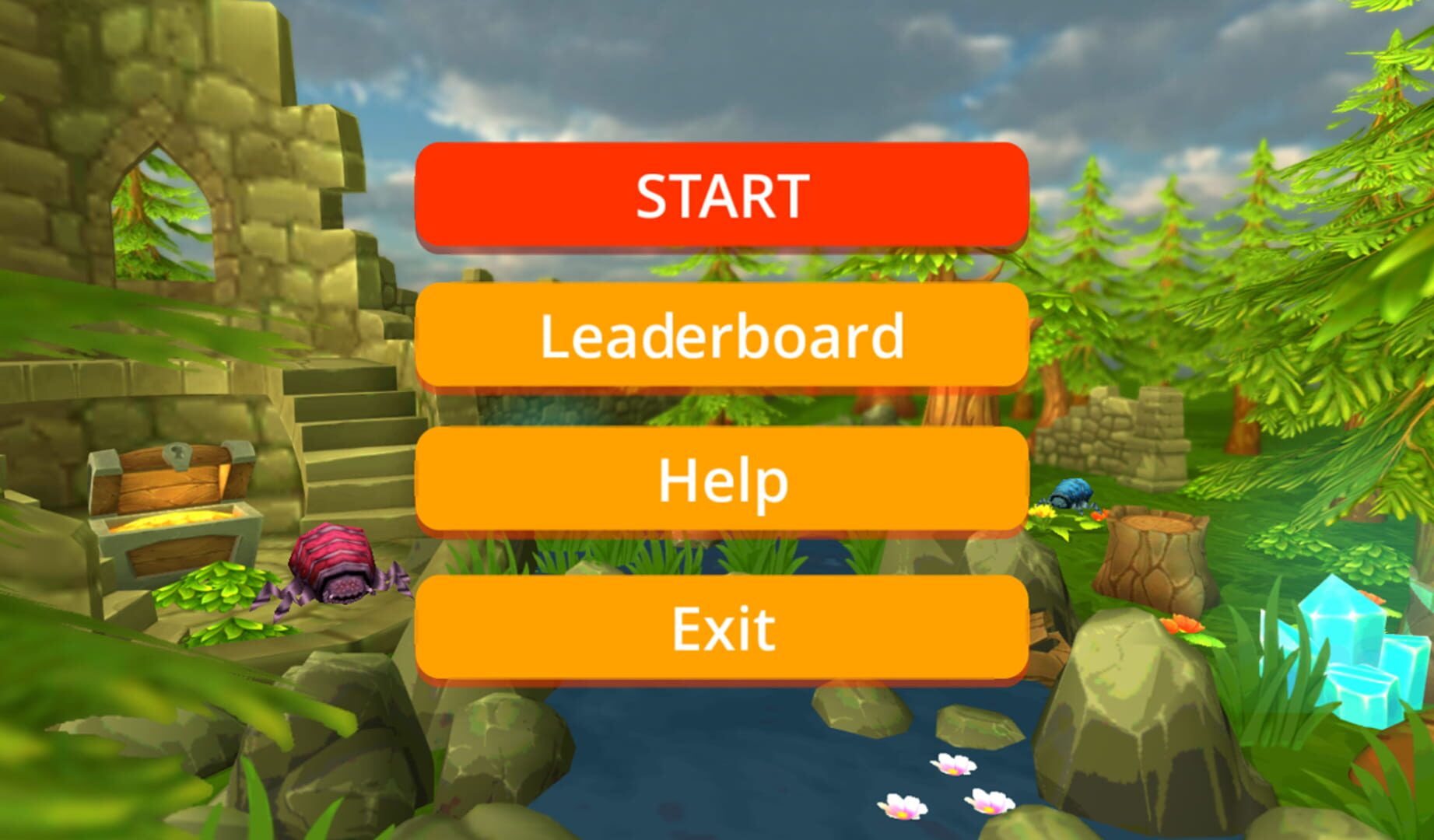Click Exit to quit the game
This screenshot has width=1434, height=840.
pyautogui.click(x=720, y=622)
